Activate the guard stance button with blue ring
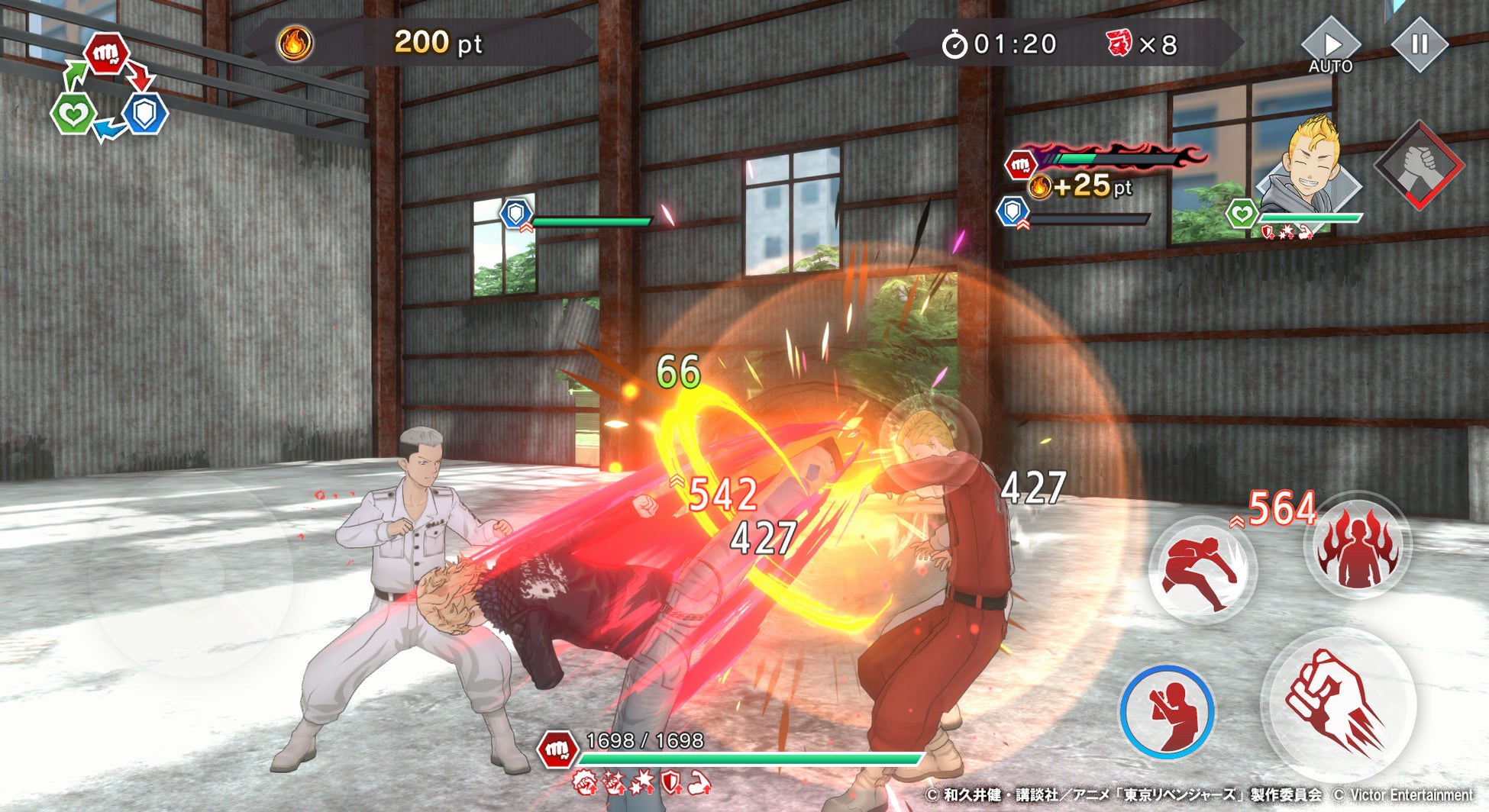The image size is (1489, 812). [1167, 711]
